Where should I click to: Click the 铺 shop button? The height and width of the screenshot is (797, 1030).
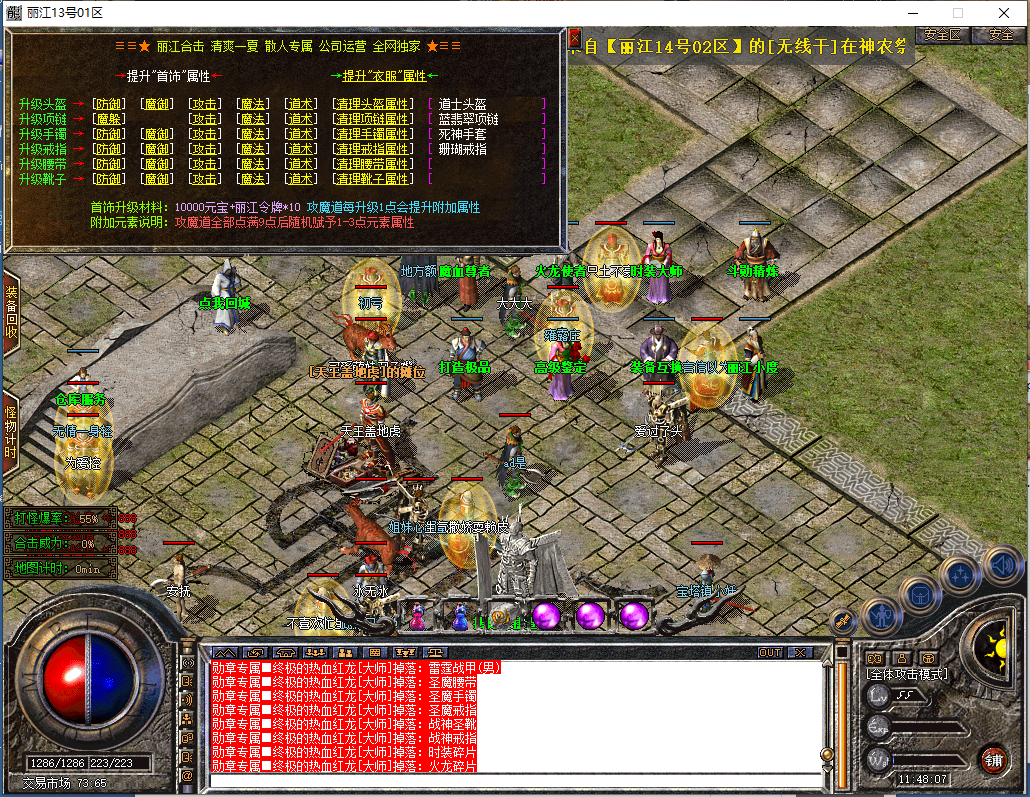tap(993, 758)
